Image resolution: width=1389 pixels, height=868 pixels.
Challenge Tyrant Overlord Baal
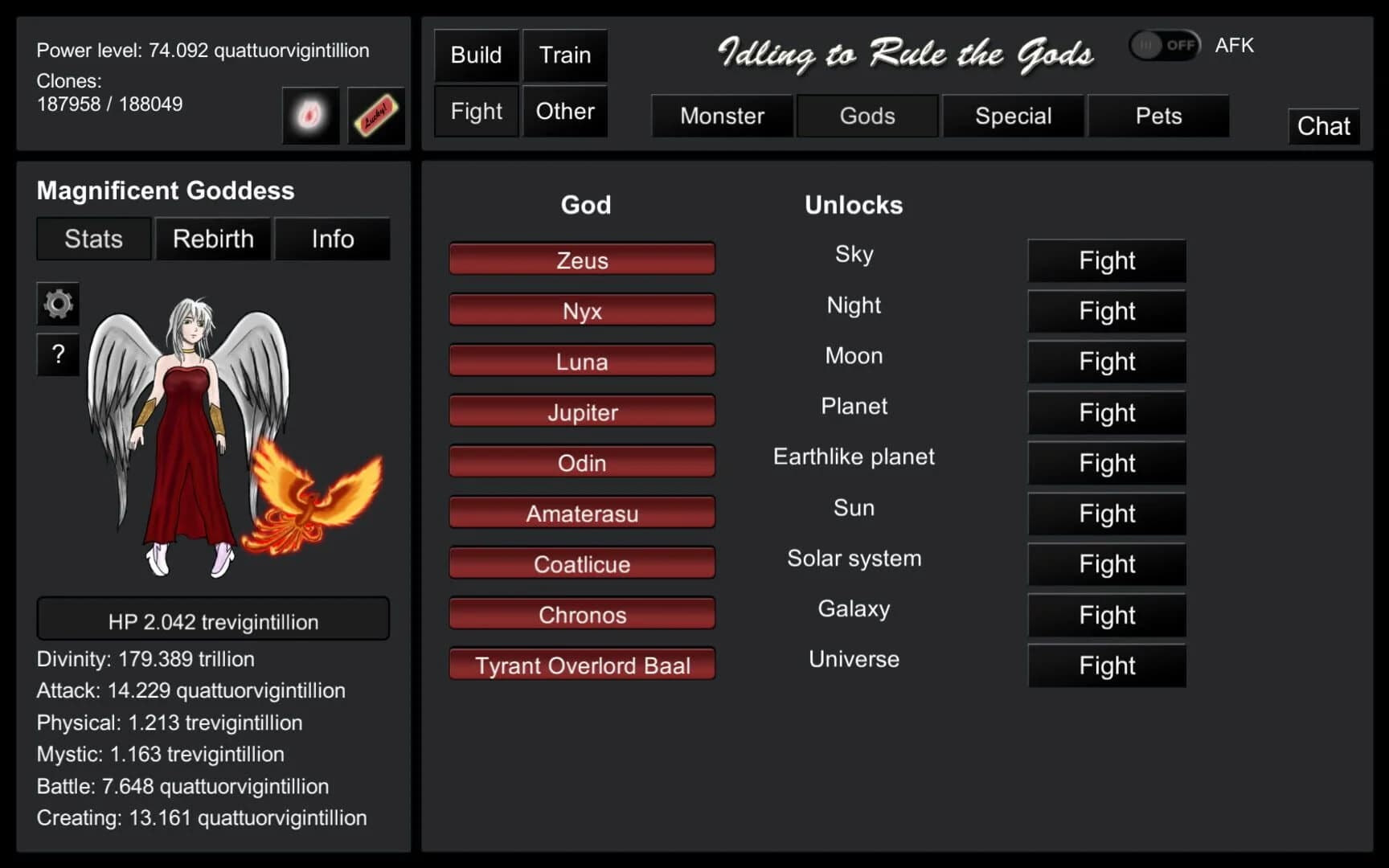(x=582, y=665)
